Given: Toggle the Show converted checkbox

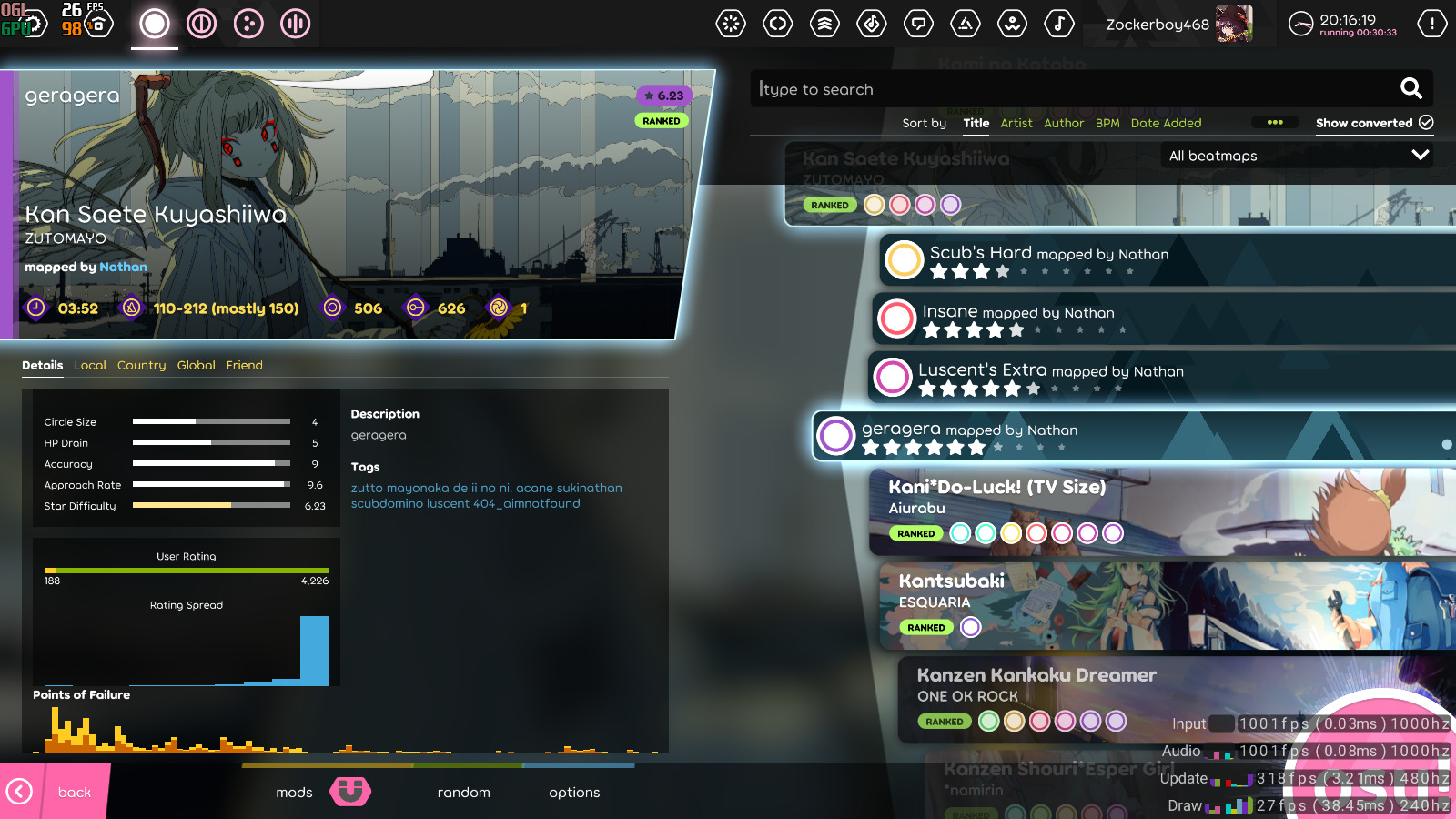Looking at the screenshot, I should pos(1425,123).
